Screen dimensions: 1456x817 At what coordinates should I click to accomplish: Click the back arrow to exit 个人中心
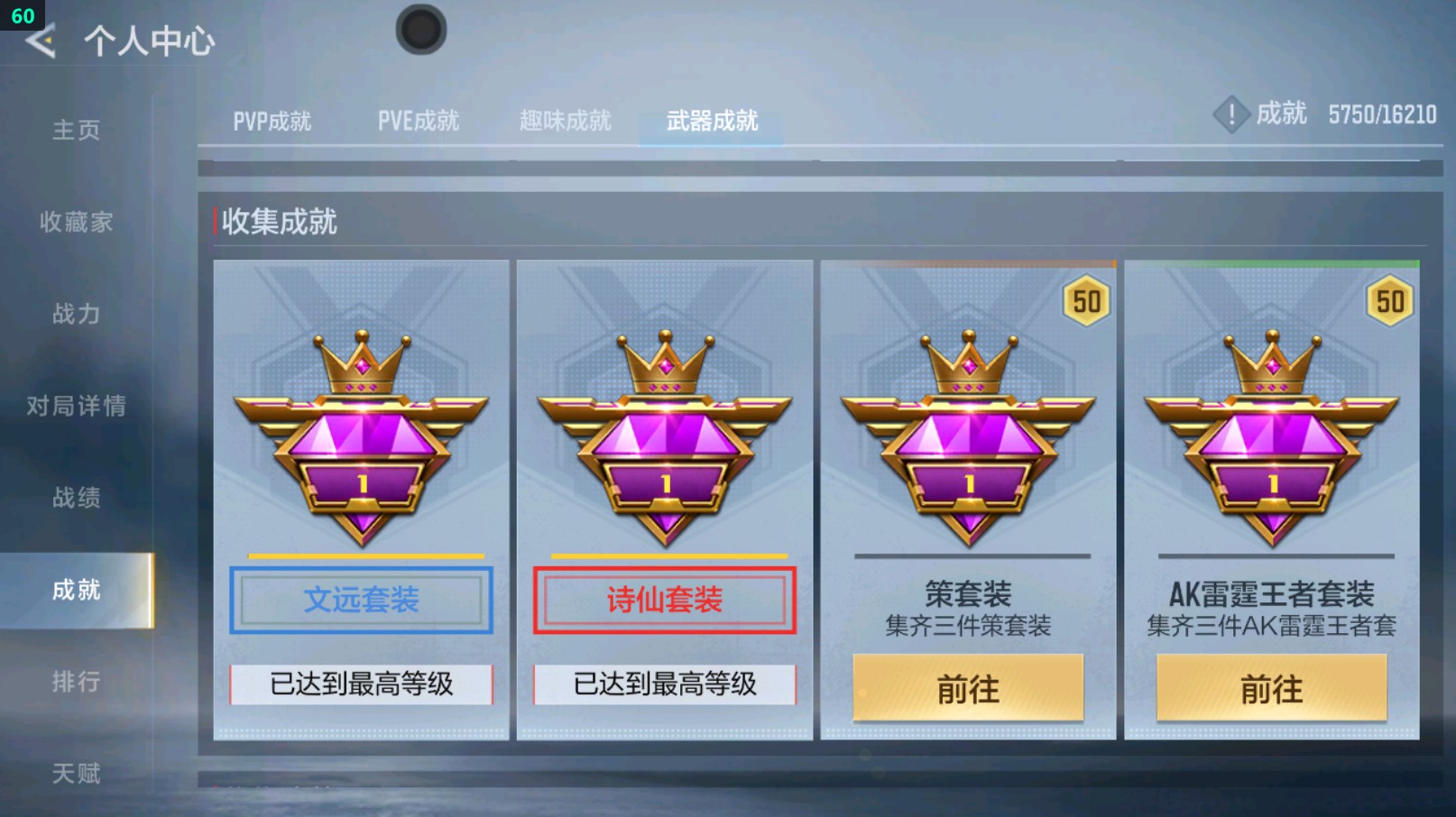click(x=39, y=40)
